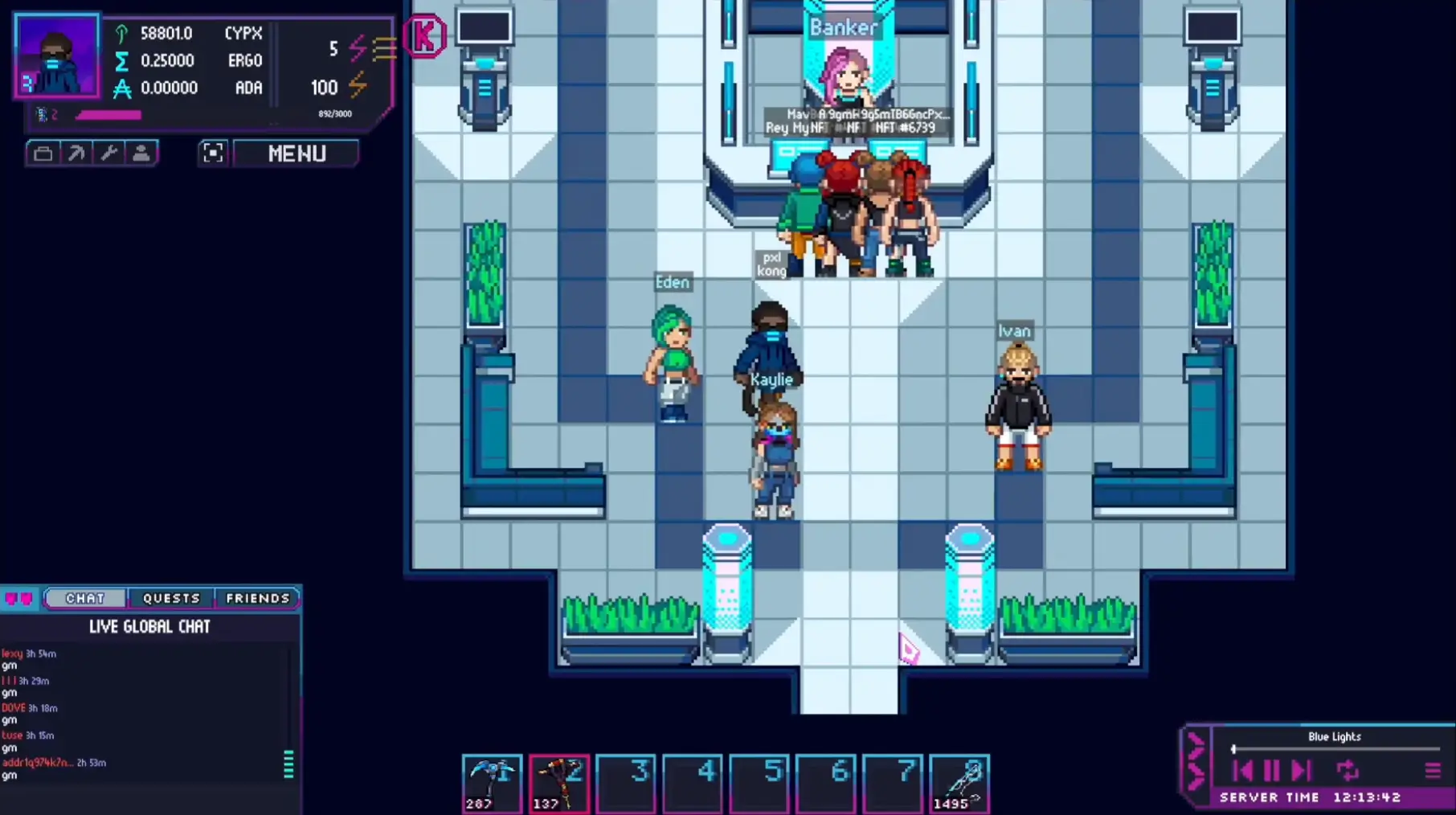Switch to the QUESTS tab

171,598
